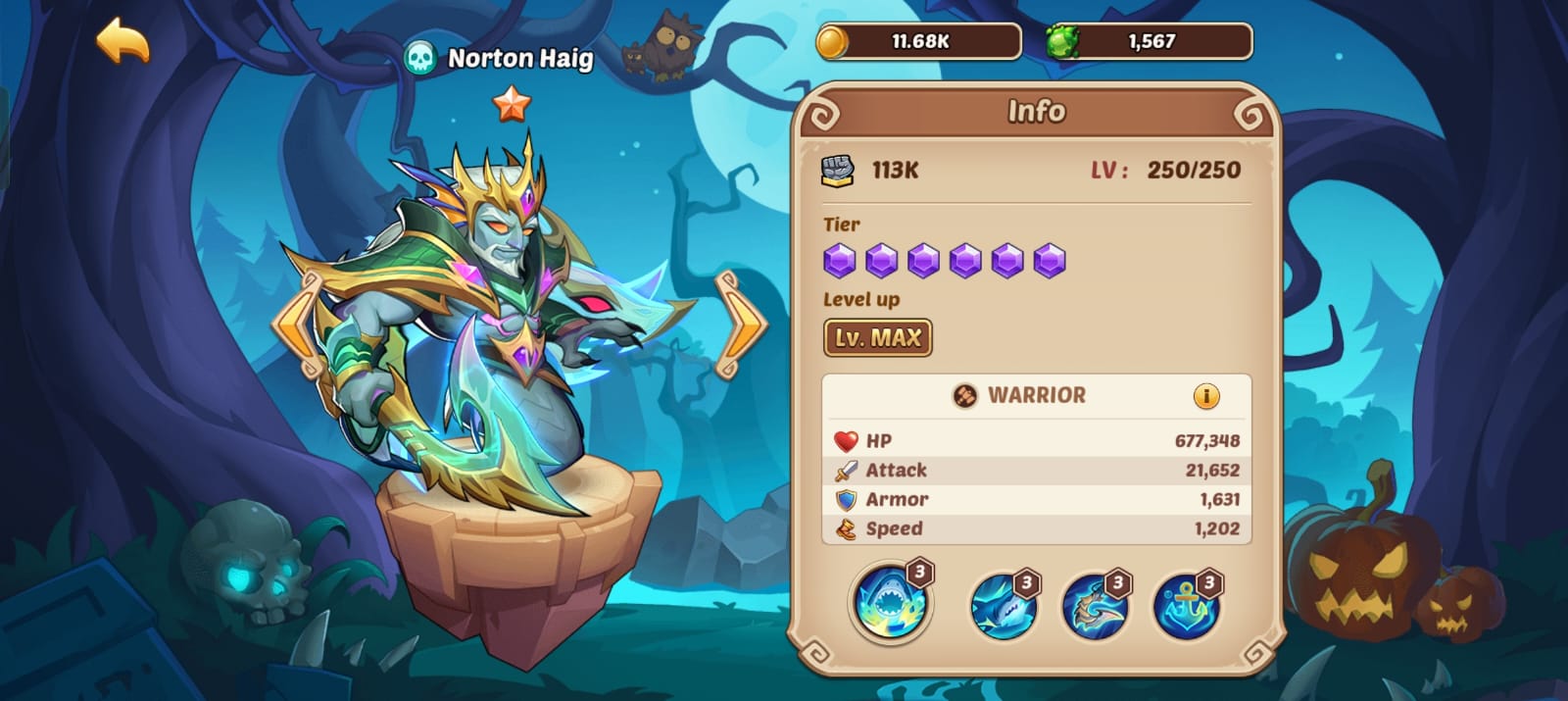Image resolution: width=1568 pixels, height=701 pixels.
Task: Inspect the sea serpent skill icon
Action: click(x=1094, y=605)
